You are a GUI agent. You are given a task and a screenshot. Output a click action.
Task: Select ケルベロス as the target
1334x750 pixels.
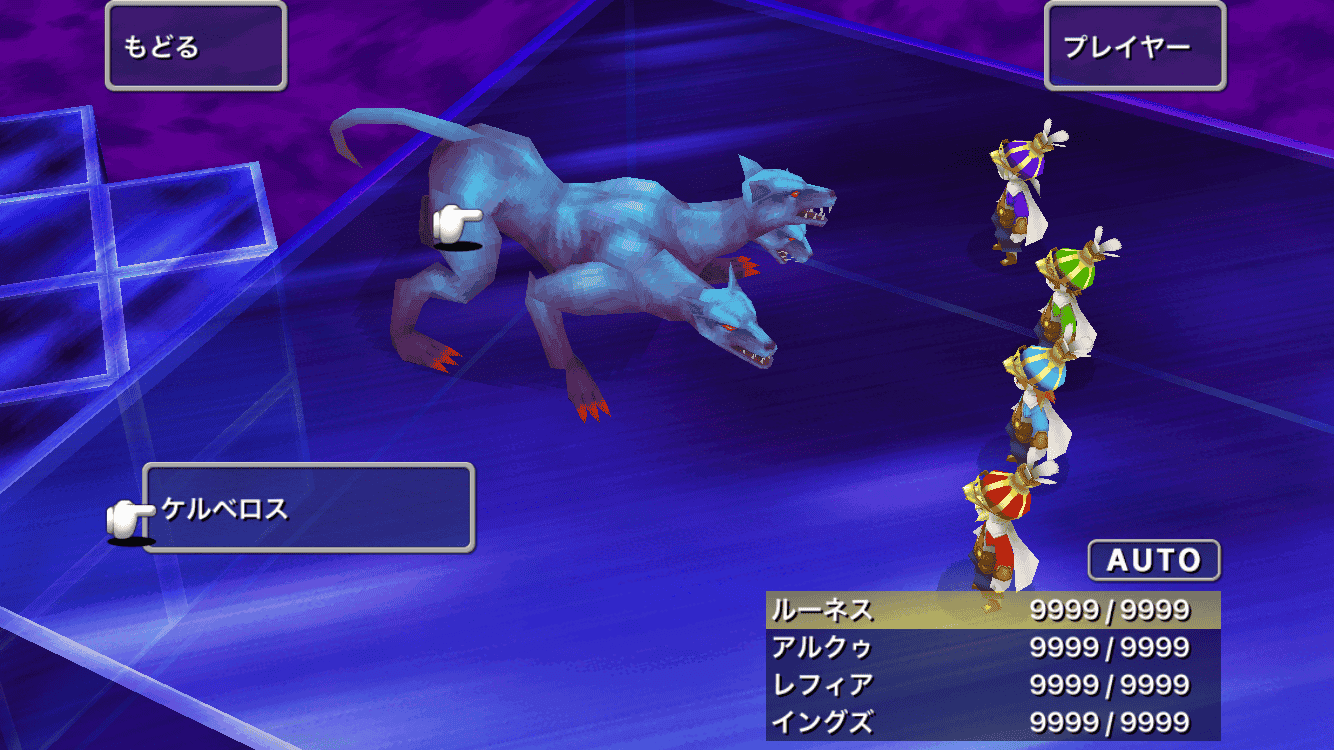[308, 508]
